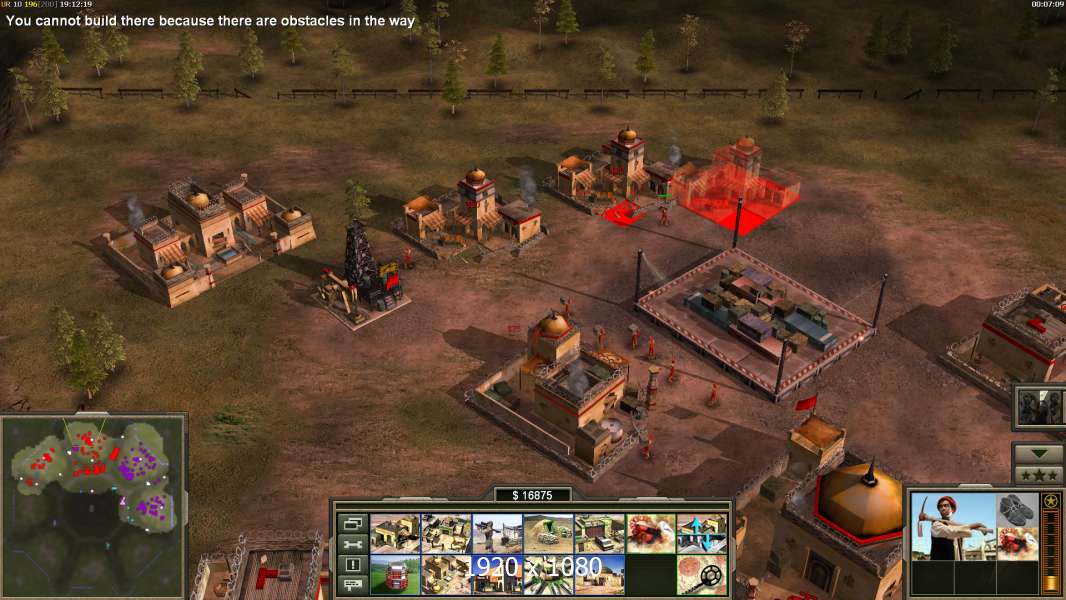1066x600 pixels.
Task: Choose the Arms Dealer build icon
Action: (599, 533)
